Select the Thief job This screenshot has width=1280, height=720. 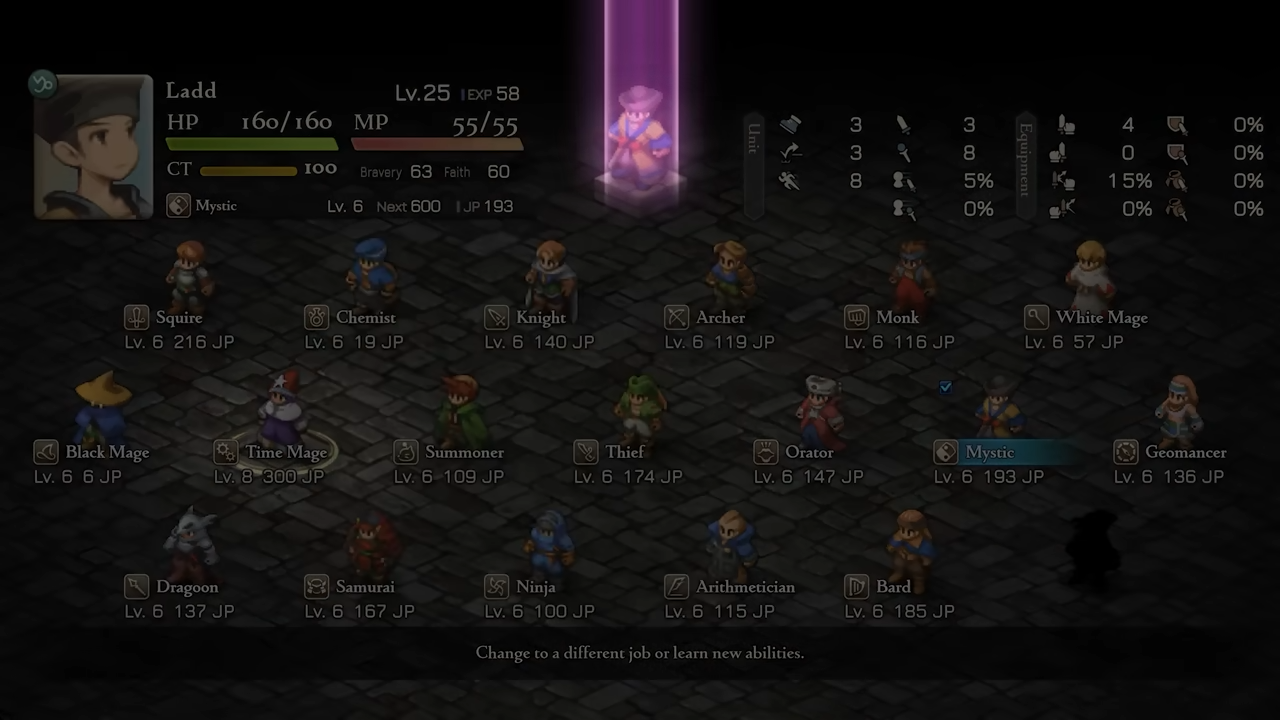point(624,453)
